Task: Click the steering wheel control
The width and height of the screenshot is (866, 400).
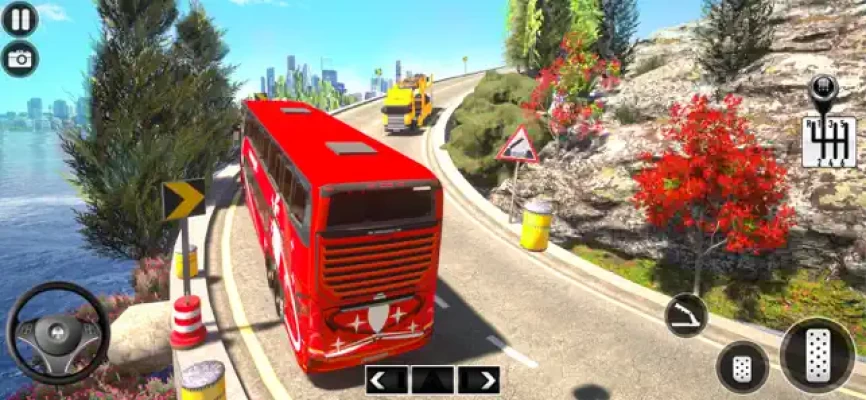Action: [58, 334]
